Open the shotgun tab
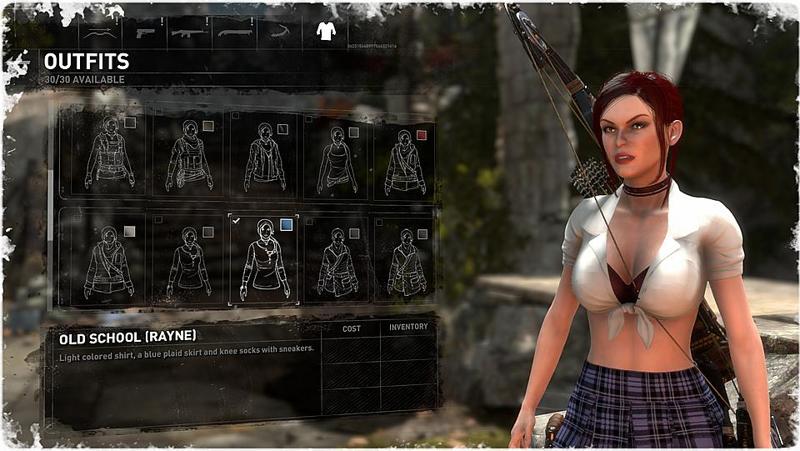800x451 pixels. tap(232, 31)
